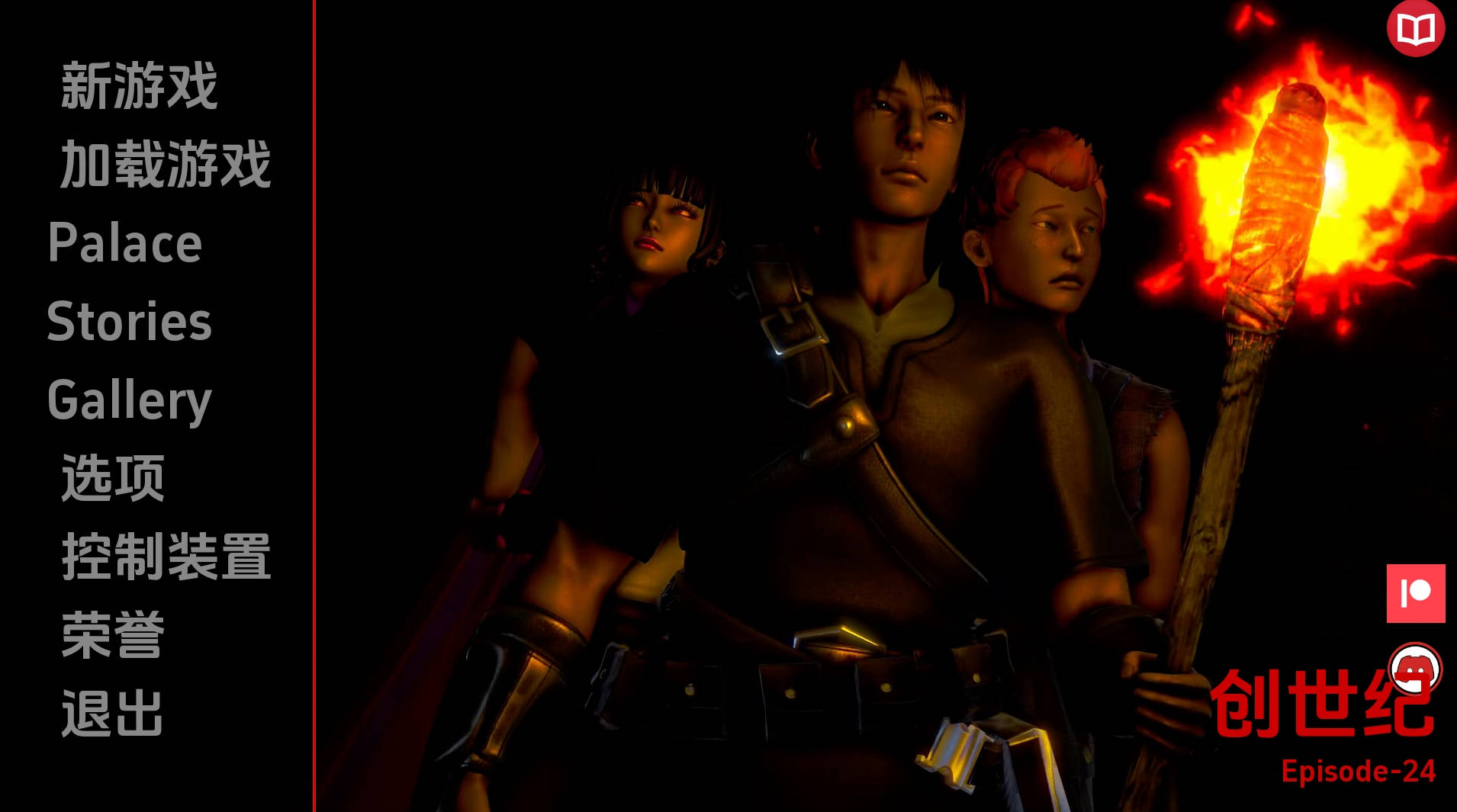
Task: Click the red open-book icon
Action: click(1415, 29)
